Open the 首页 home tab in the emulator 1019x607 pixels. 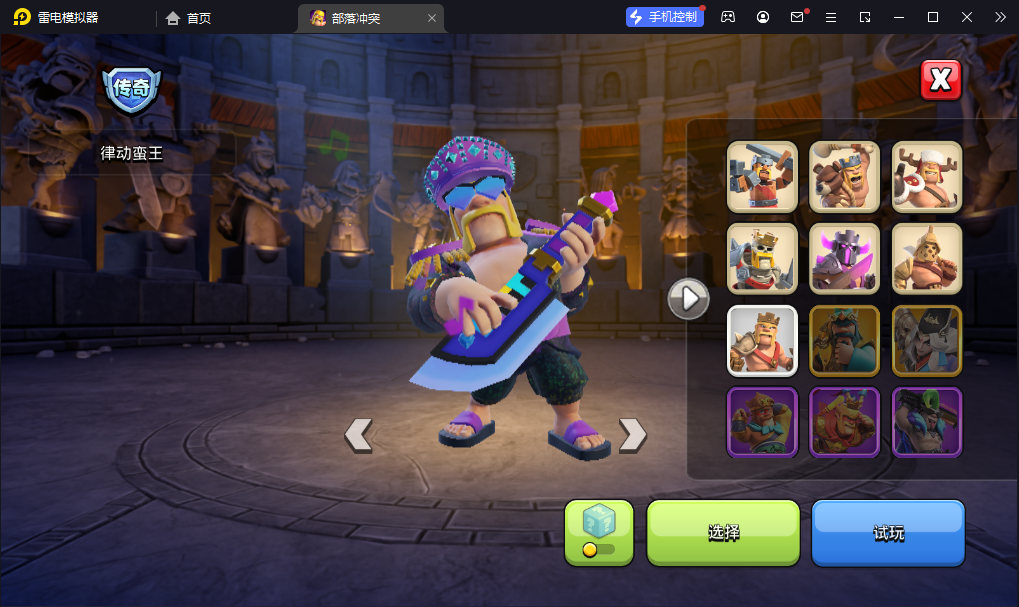tap(189, 17)
